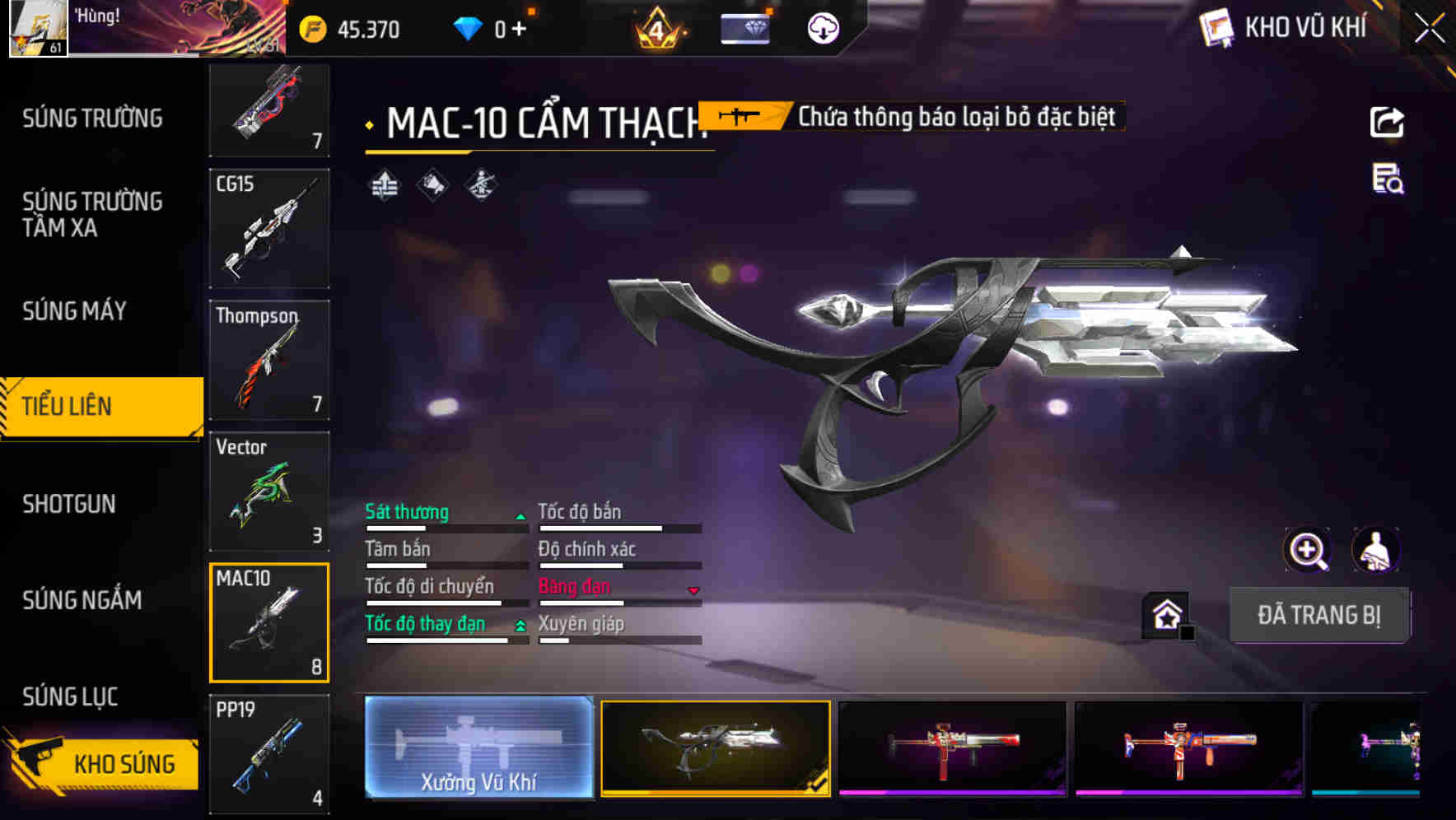Click the Đã Trang Bị equipped button
The height and width of the screenshot is (820, 1456).
1318,615
